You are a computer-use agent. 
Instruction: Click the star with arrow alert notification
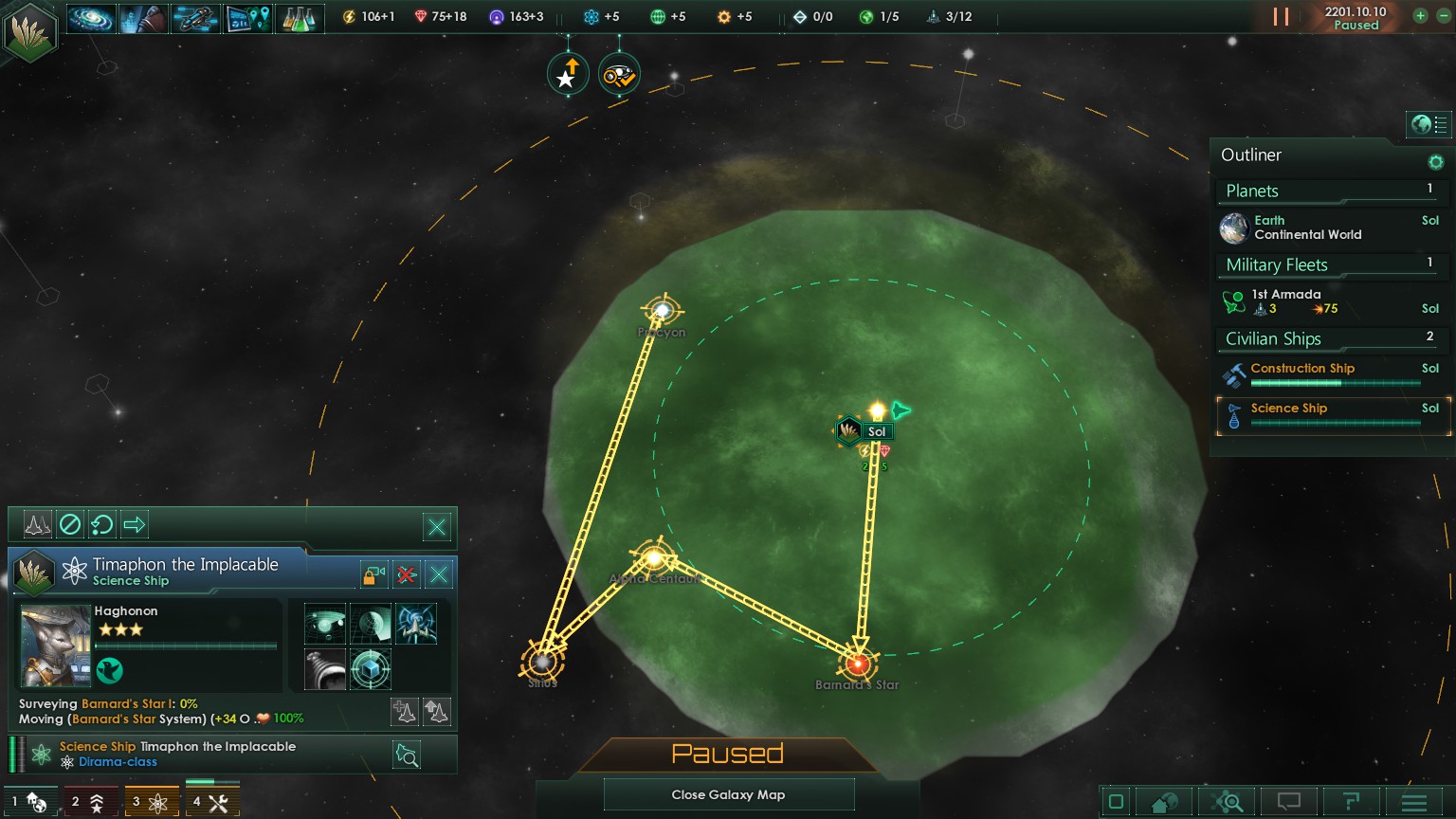[567, 75]
